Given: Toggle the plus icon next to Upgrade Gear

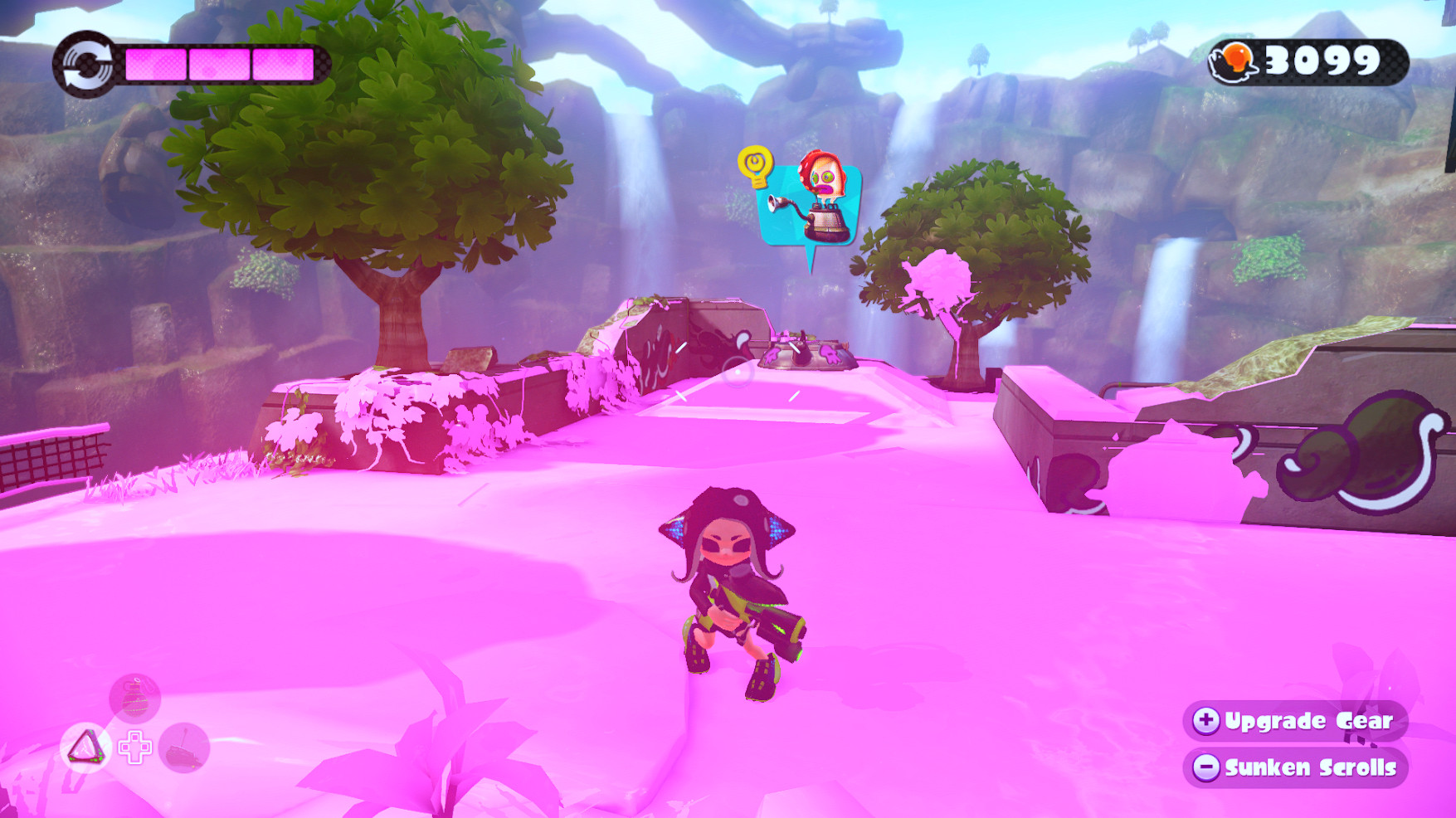Looking at the screenshot, I should [1207, 722].
